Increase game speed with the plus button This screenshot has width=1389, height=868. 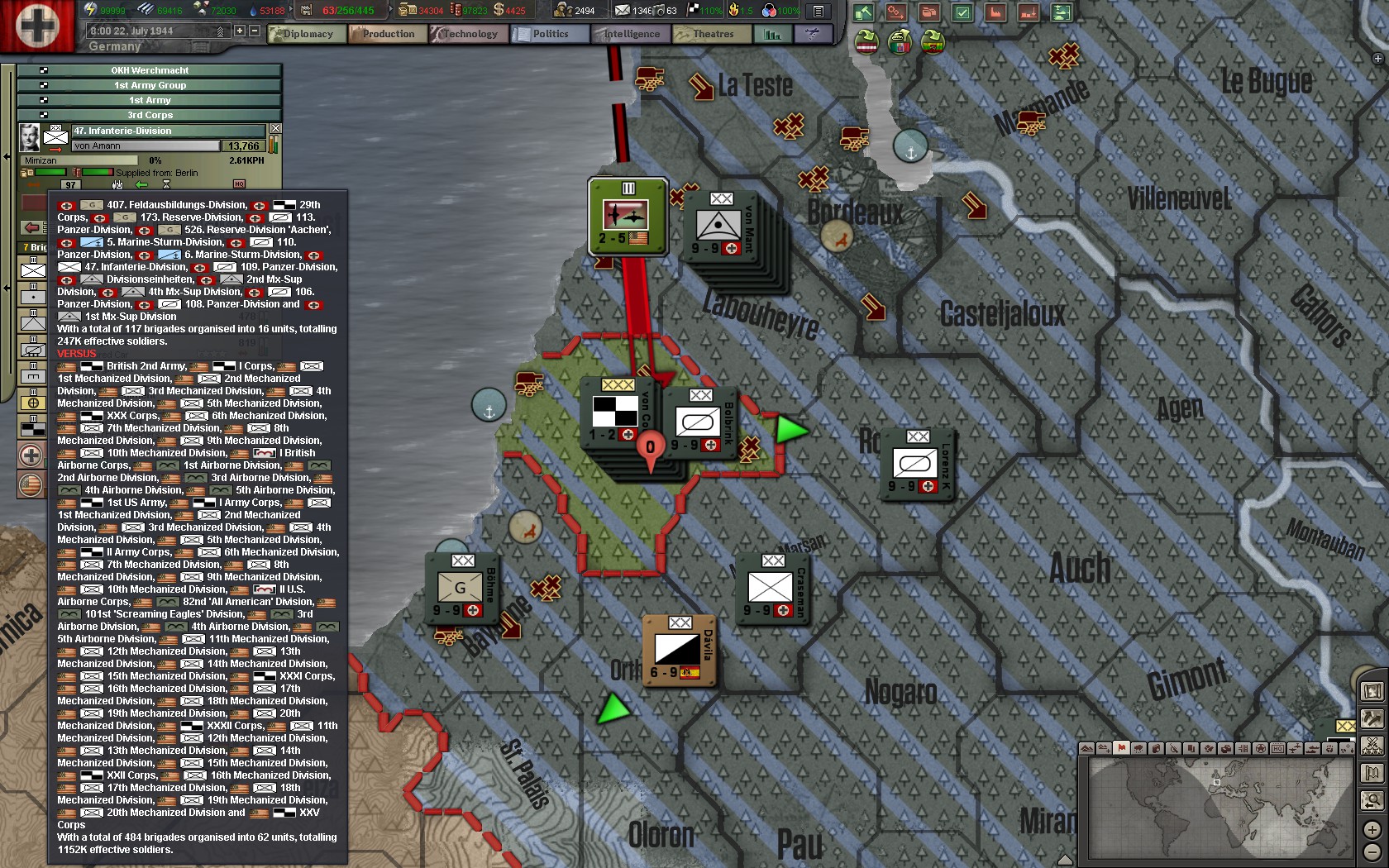tap(240, 31)
